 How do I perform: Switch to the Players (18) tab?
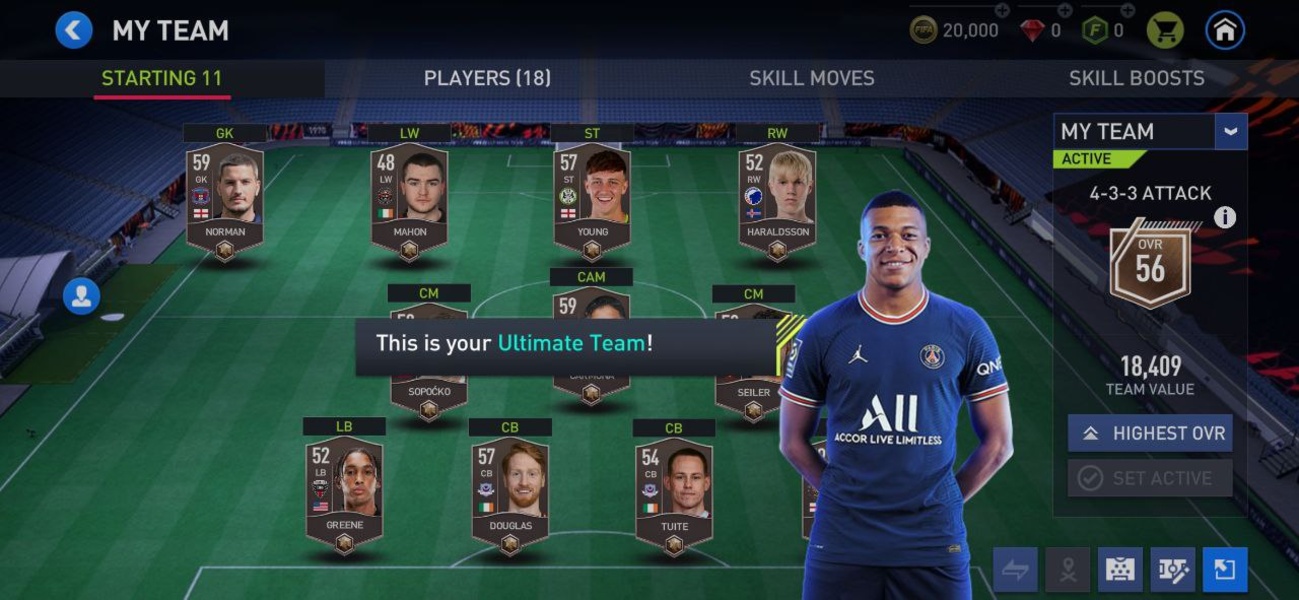[487, 78]
